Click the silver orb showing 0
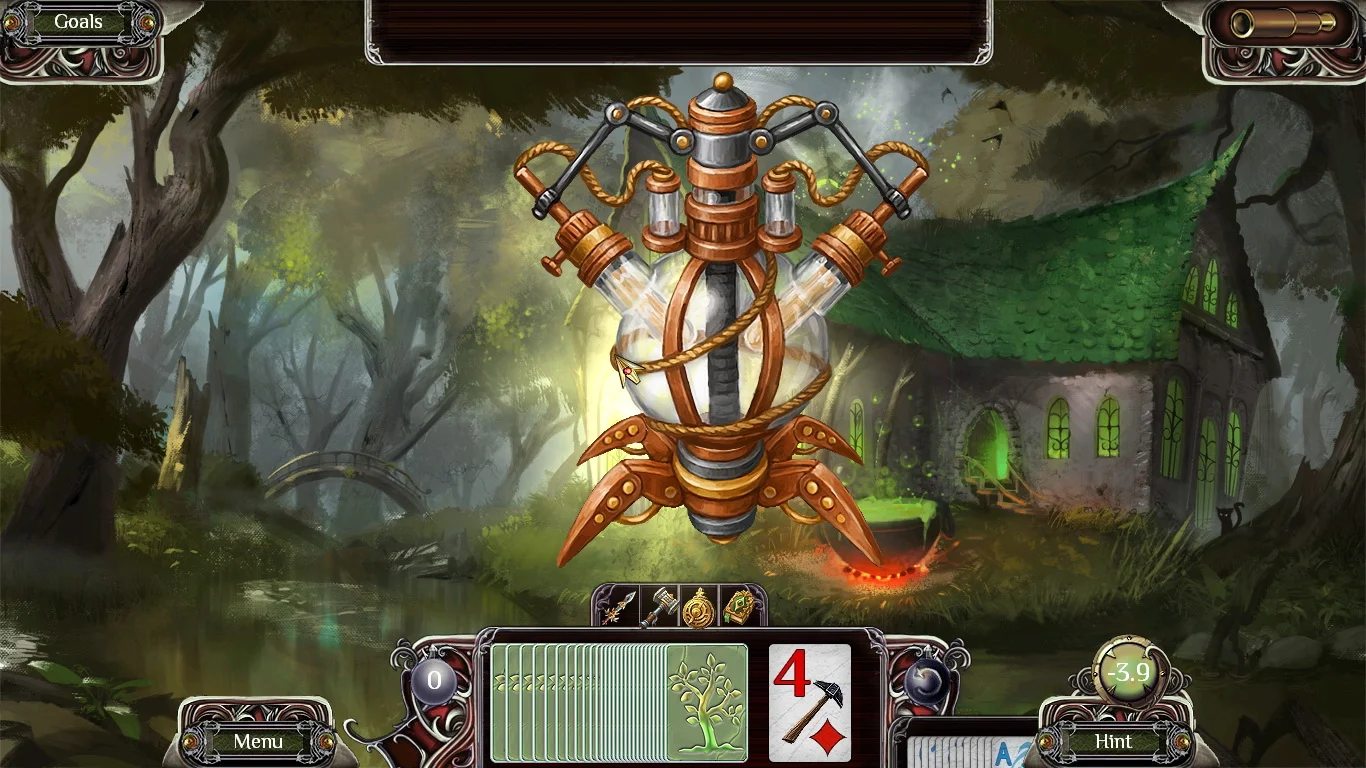Screen dimensions: 1366x768 (x=434, y=678)
